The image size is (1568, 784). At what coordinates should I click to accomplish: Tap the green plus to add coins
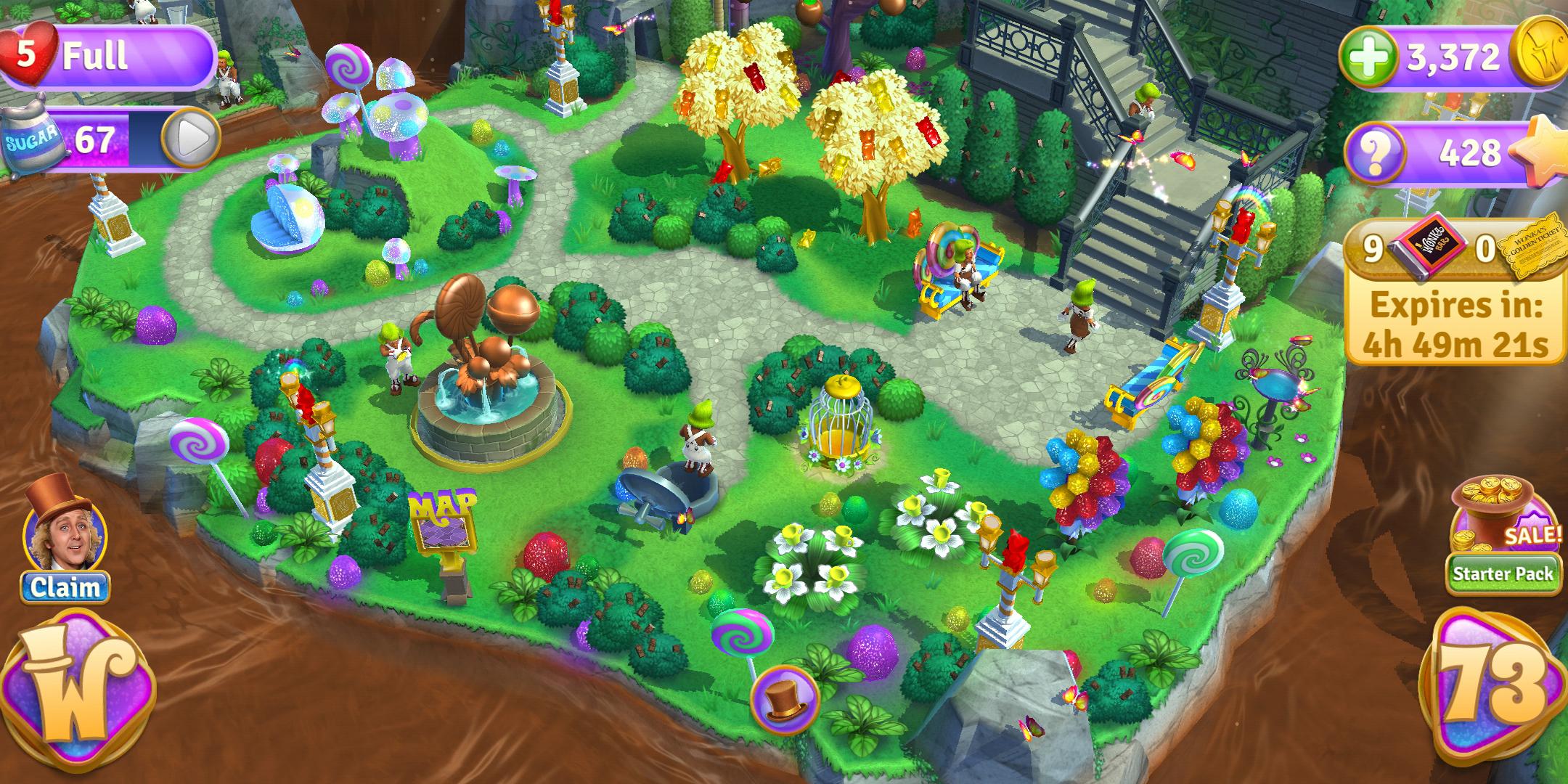tap(1368, 57)
